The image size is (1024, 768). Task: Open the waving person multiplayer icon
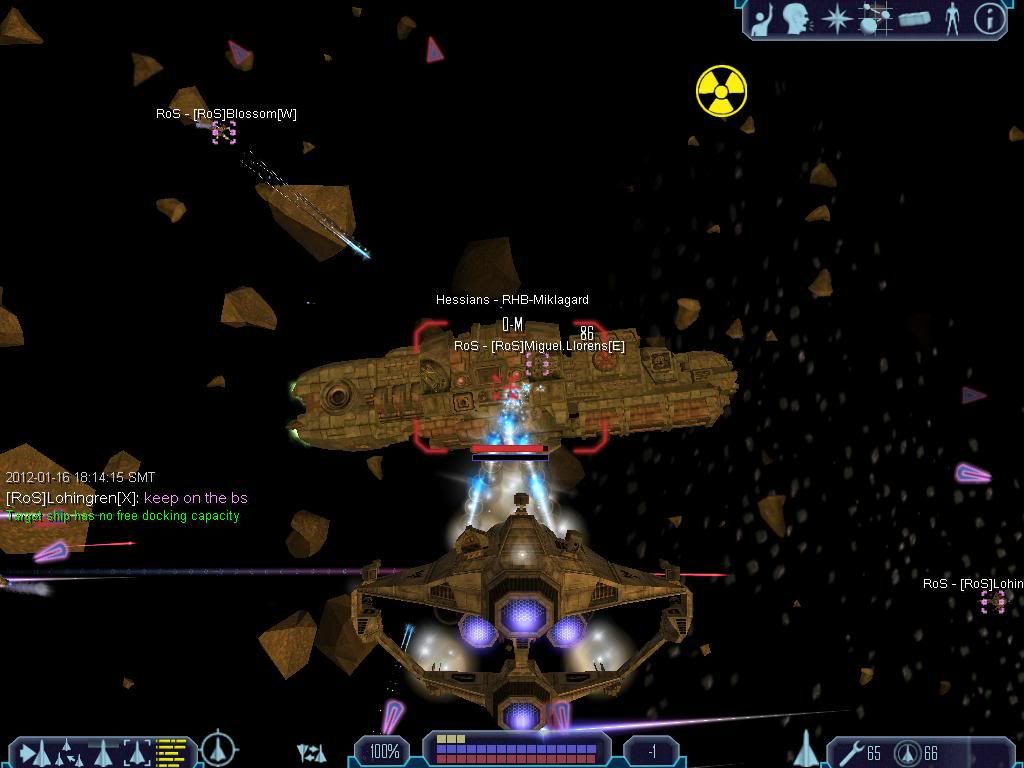tap(763, 18)
